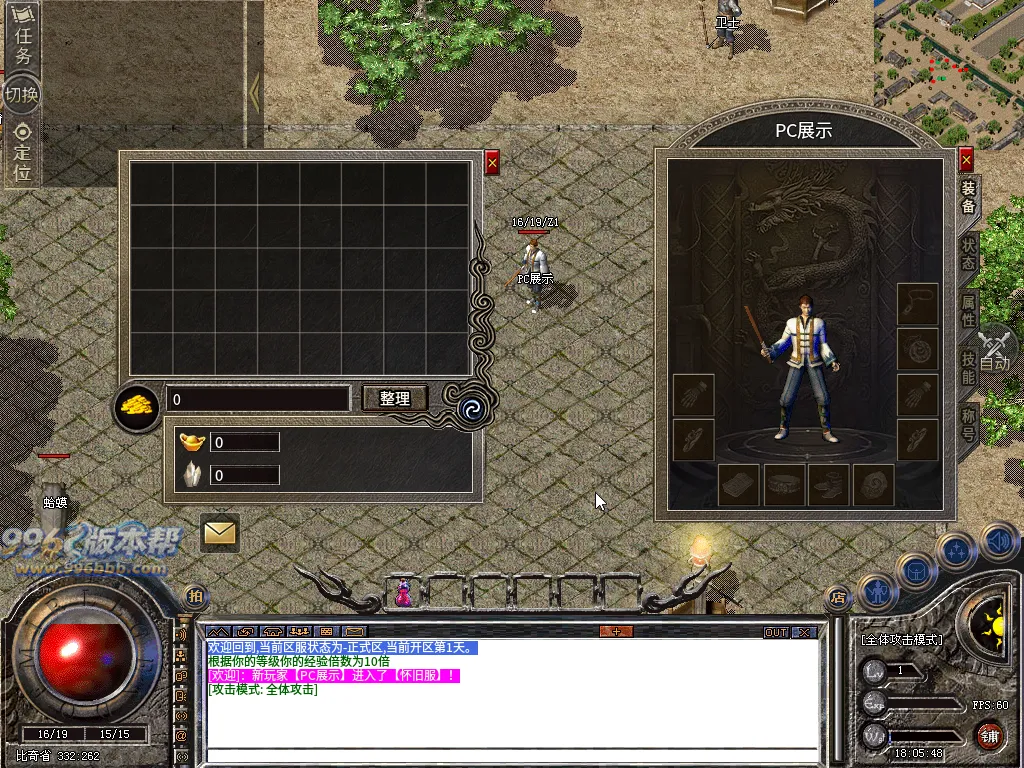Image resolution: width=1024 pixels, height=768 pixels.
Task: Close the chat window with X
Action: pos(804,632)
